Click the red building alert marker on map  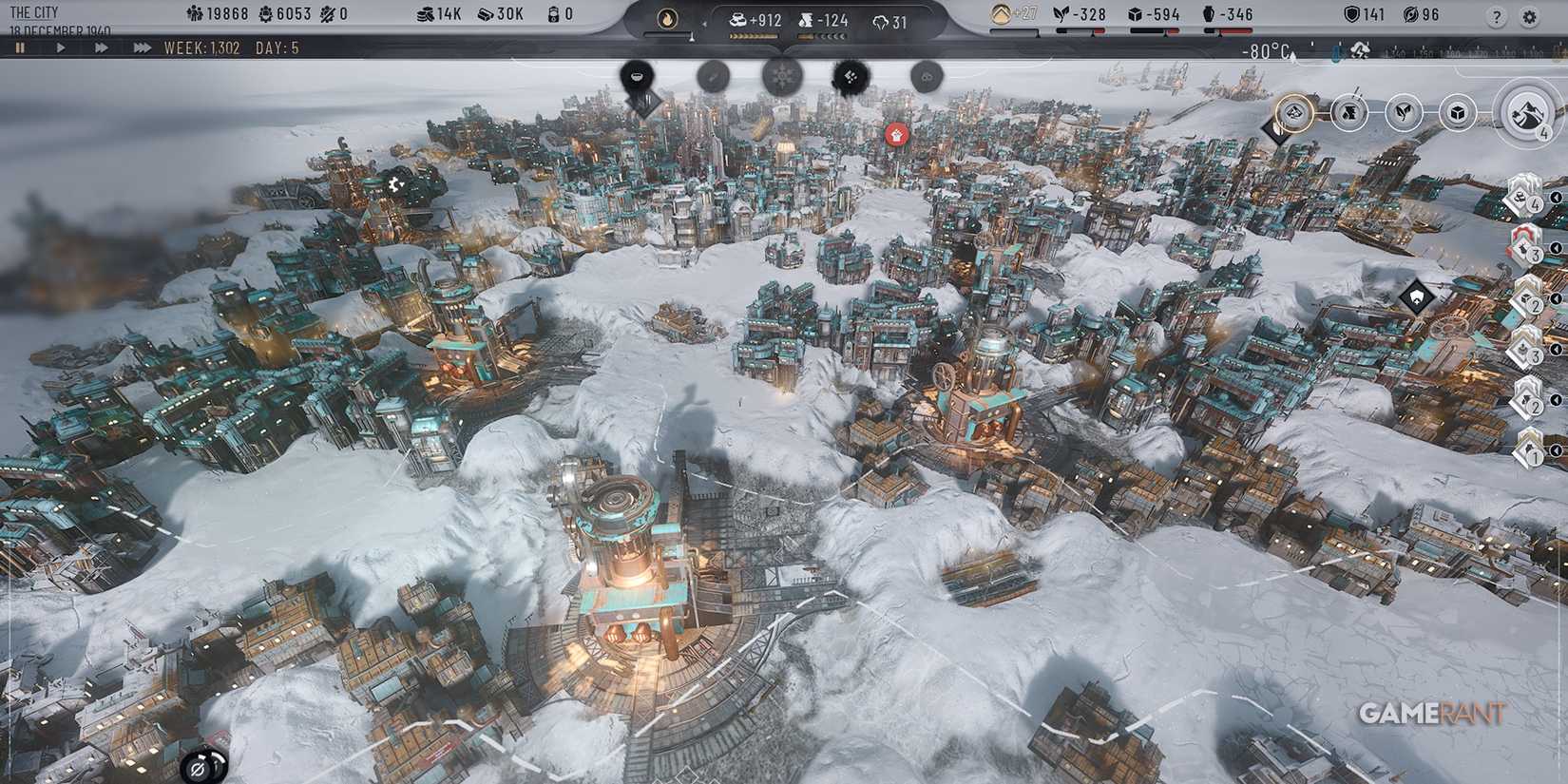tap(897, 136)
